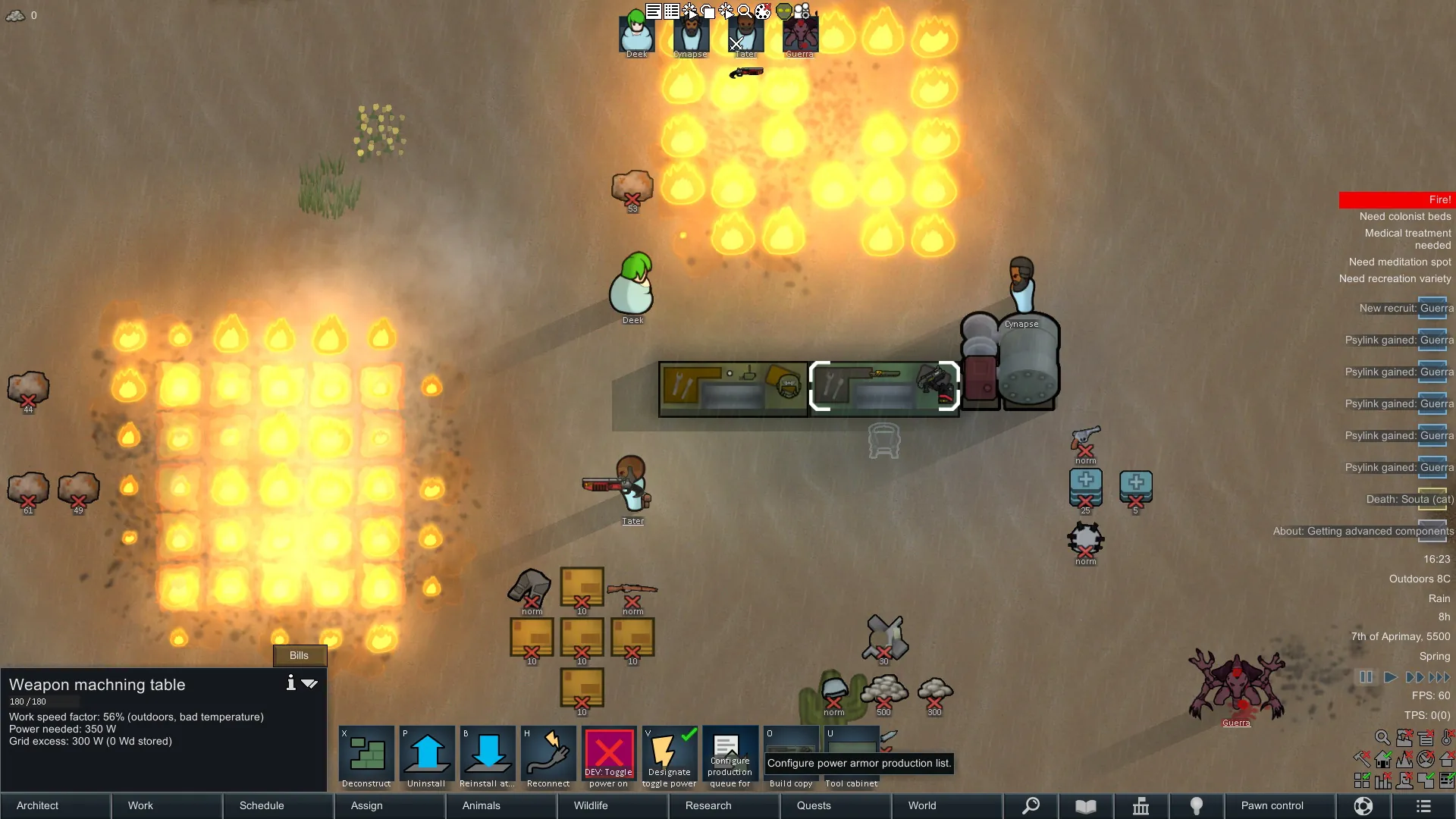Open the Research tab
1456x819 pixels.
pyautogui.click(x=708, y=805)
